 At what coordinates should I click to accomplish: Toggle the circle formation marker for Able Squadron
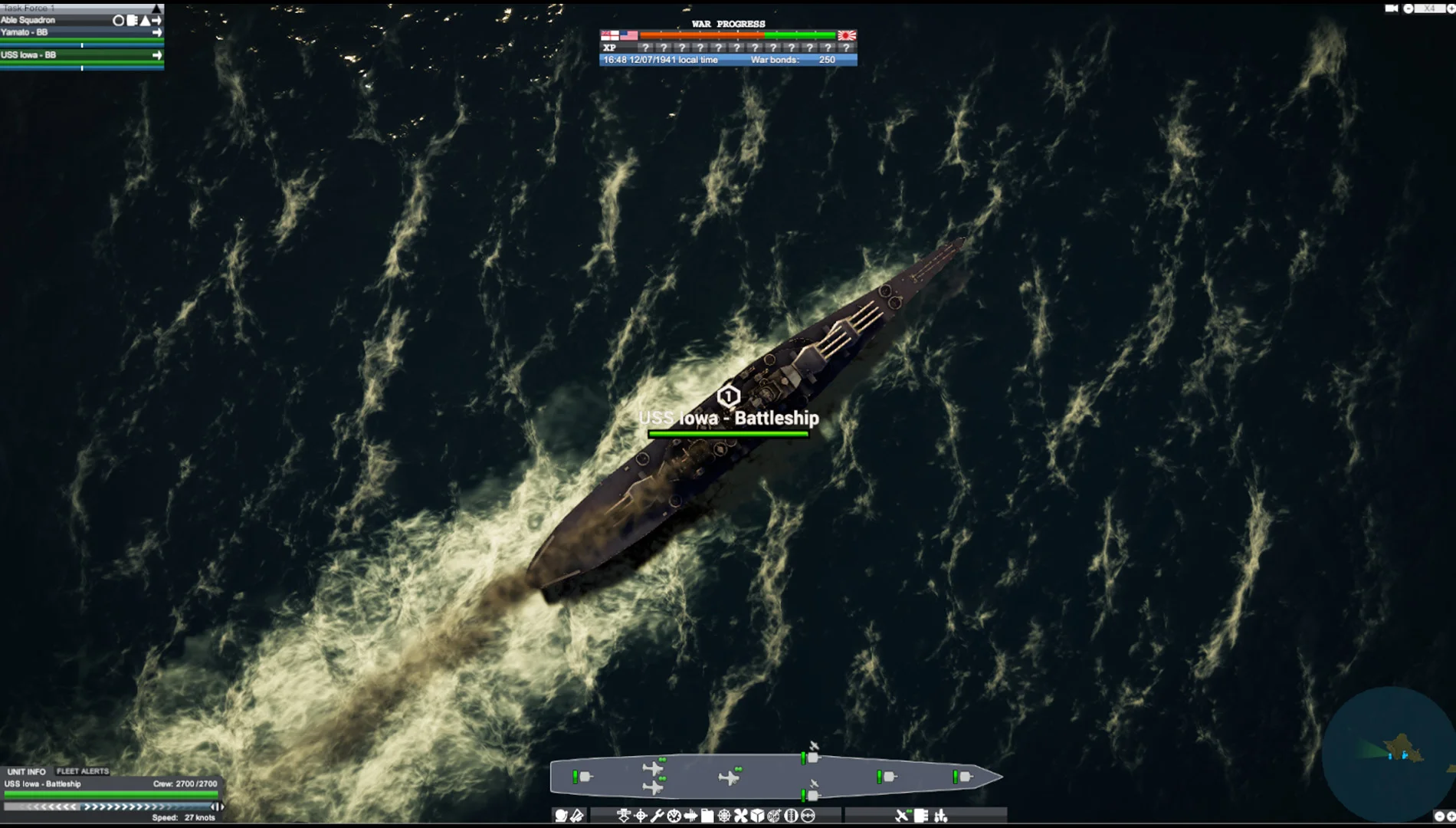point(119,21)
